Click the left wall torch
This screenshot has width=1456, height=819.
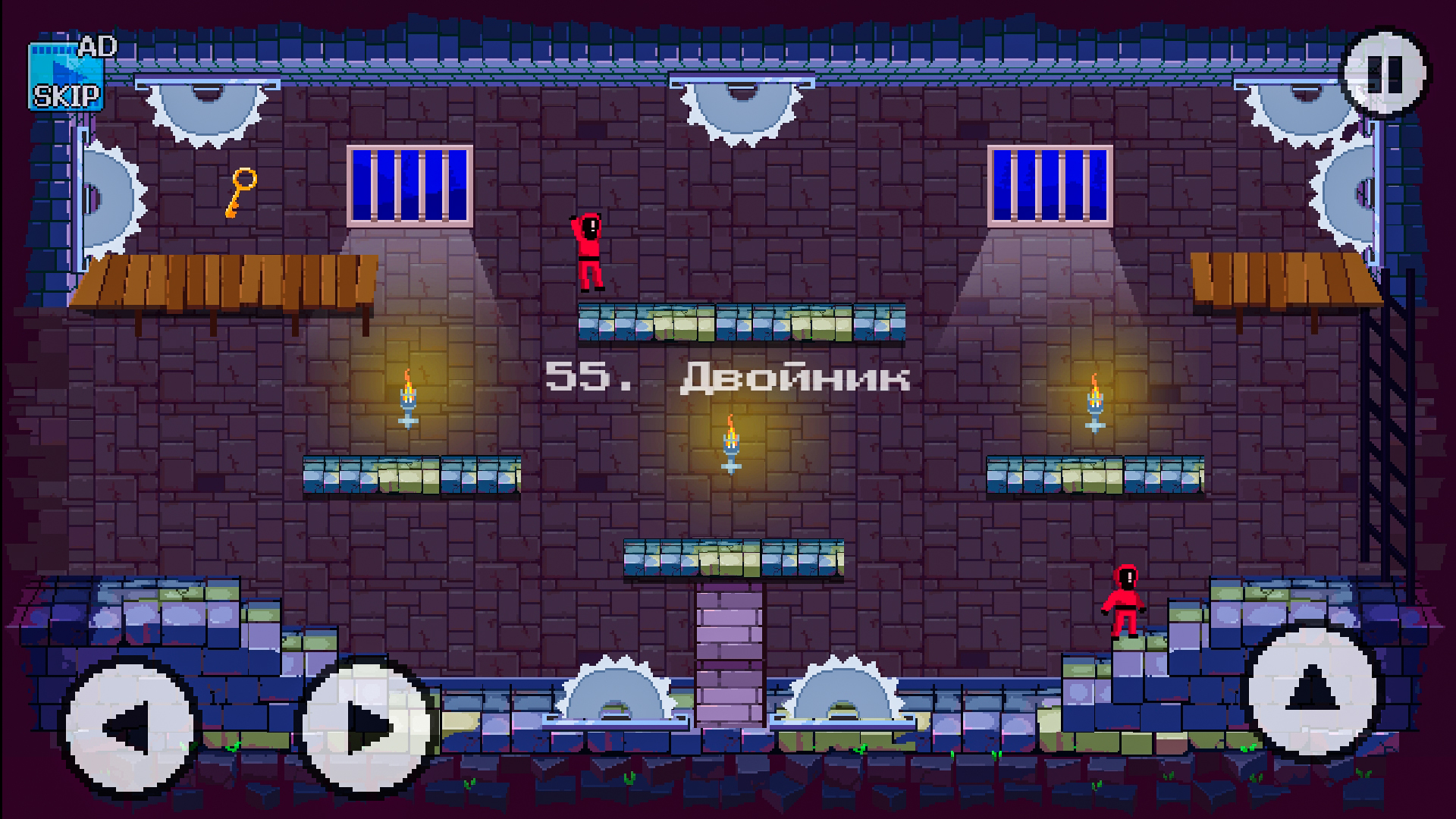point(408,398)
